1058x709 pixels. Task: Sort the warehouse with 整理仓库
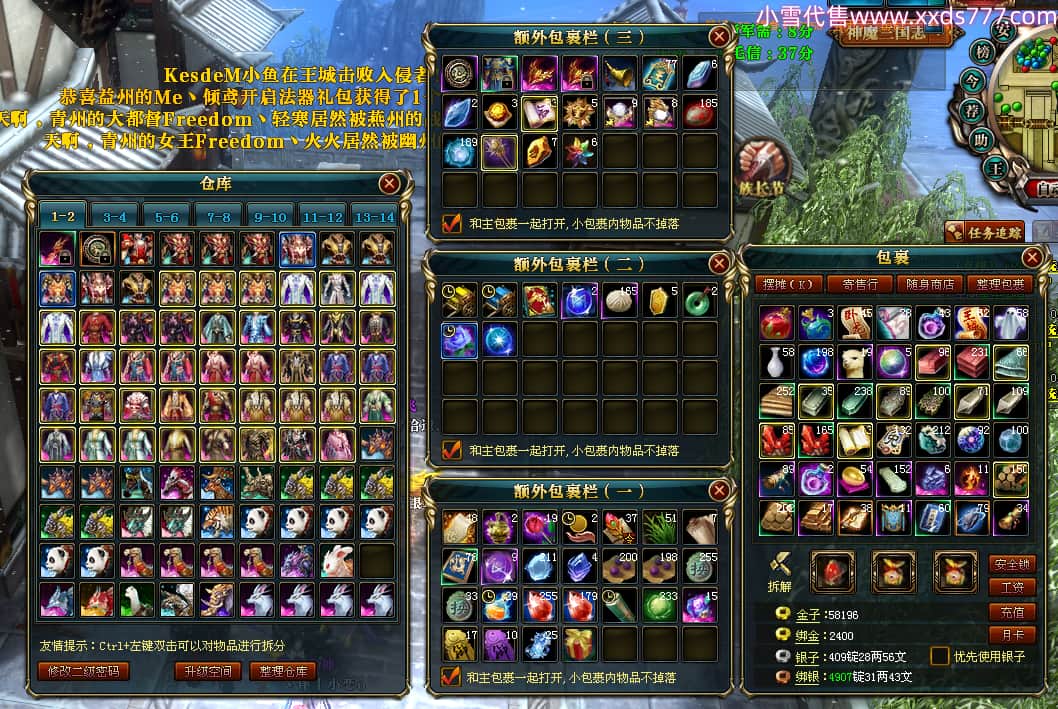(282, 671)
